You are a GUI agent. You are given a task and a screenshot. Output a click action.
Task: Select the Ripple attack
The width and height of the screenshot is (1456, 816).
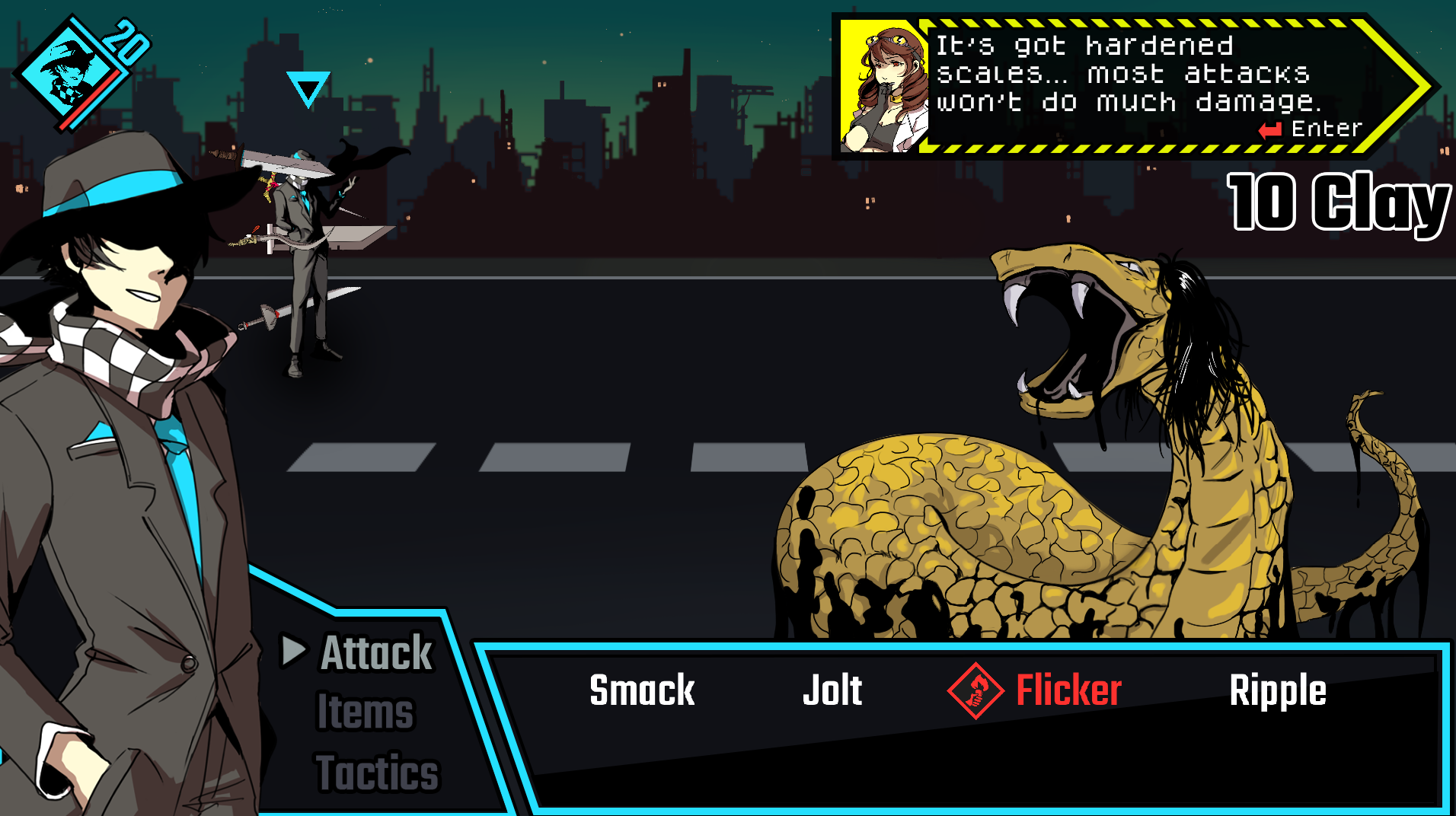[x=1279, y=690]
